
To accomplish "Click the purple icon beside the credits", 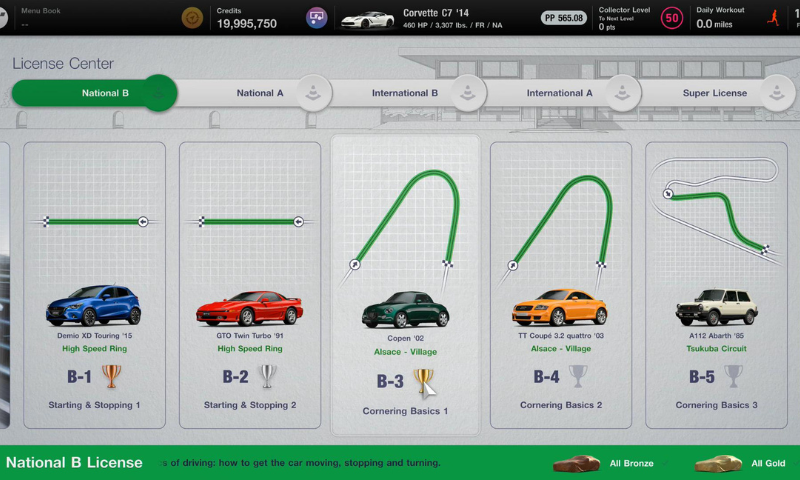I will (316, 17).
